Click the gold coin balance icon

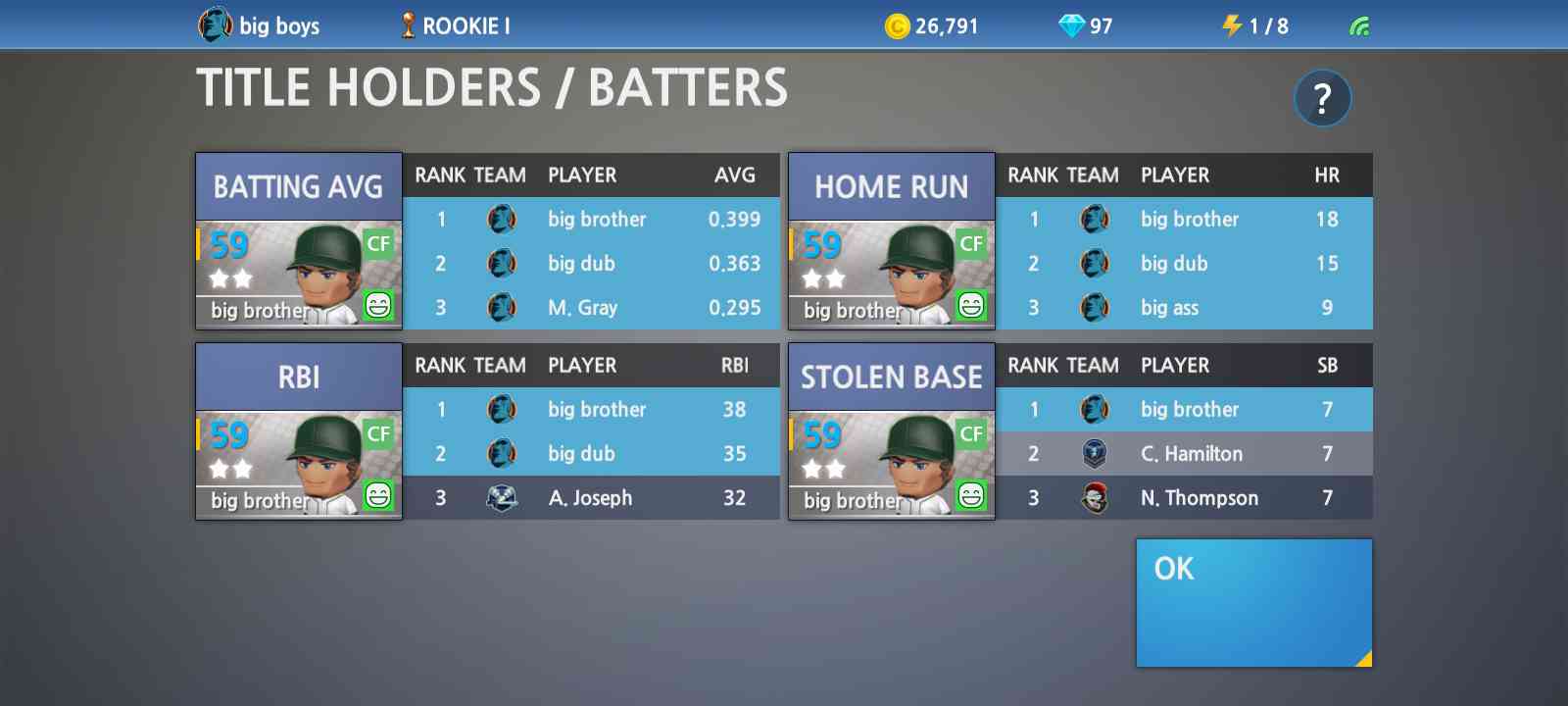coord(897,26)
